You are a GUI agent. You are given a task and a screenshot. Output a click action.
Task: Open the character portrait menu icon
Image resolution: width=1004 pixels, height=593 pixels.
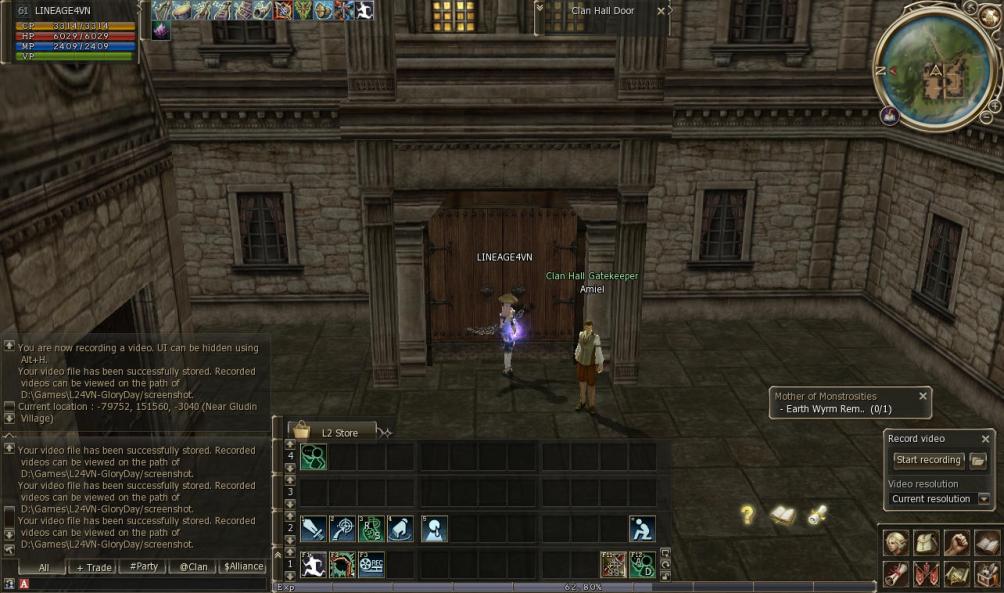point(896,543)
